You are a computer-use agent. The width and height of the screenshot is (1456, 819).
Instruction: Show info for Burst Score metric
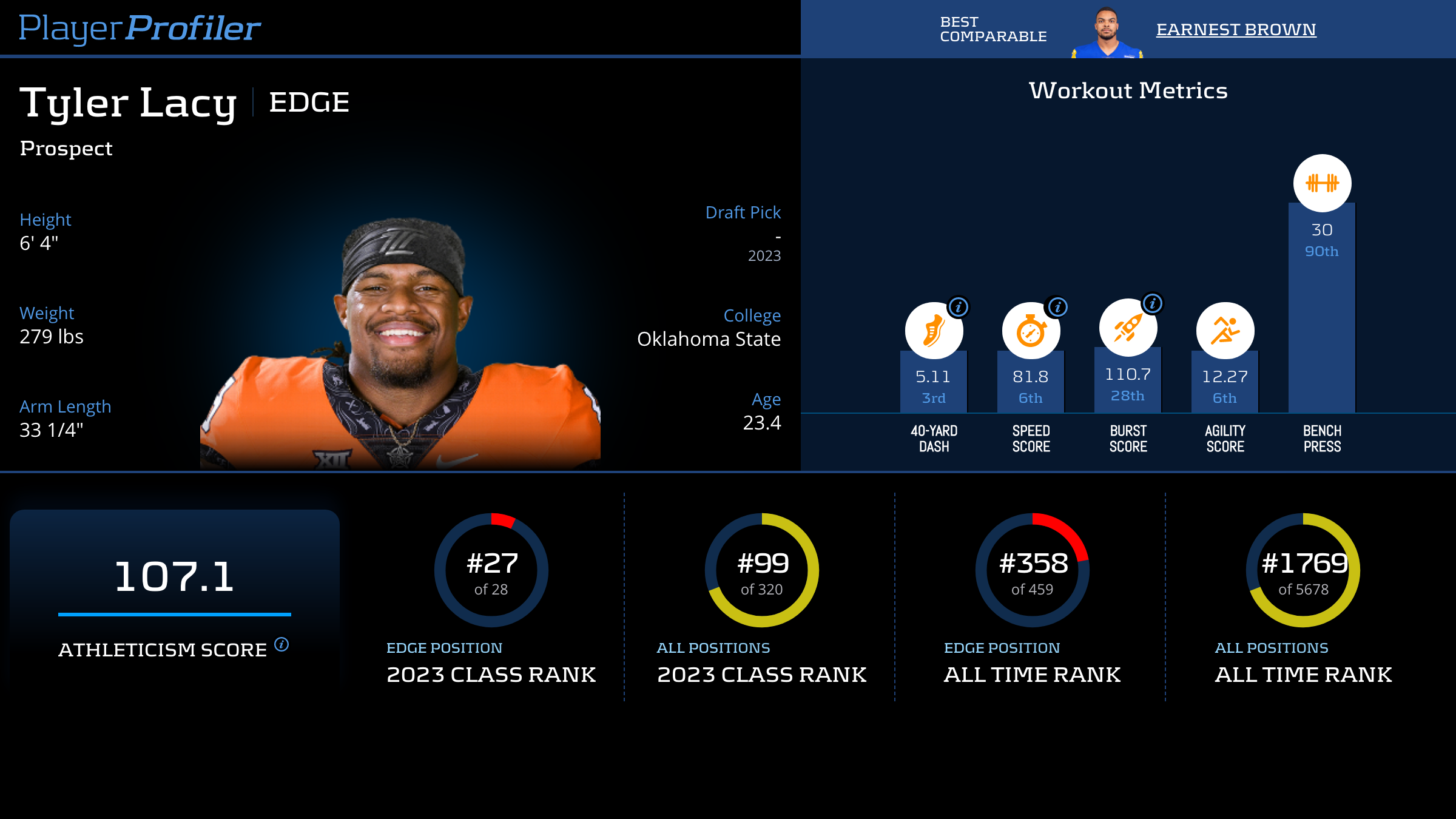1153,303
